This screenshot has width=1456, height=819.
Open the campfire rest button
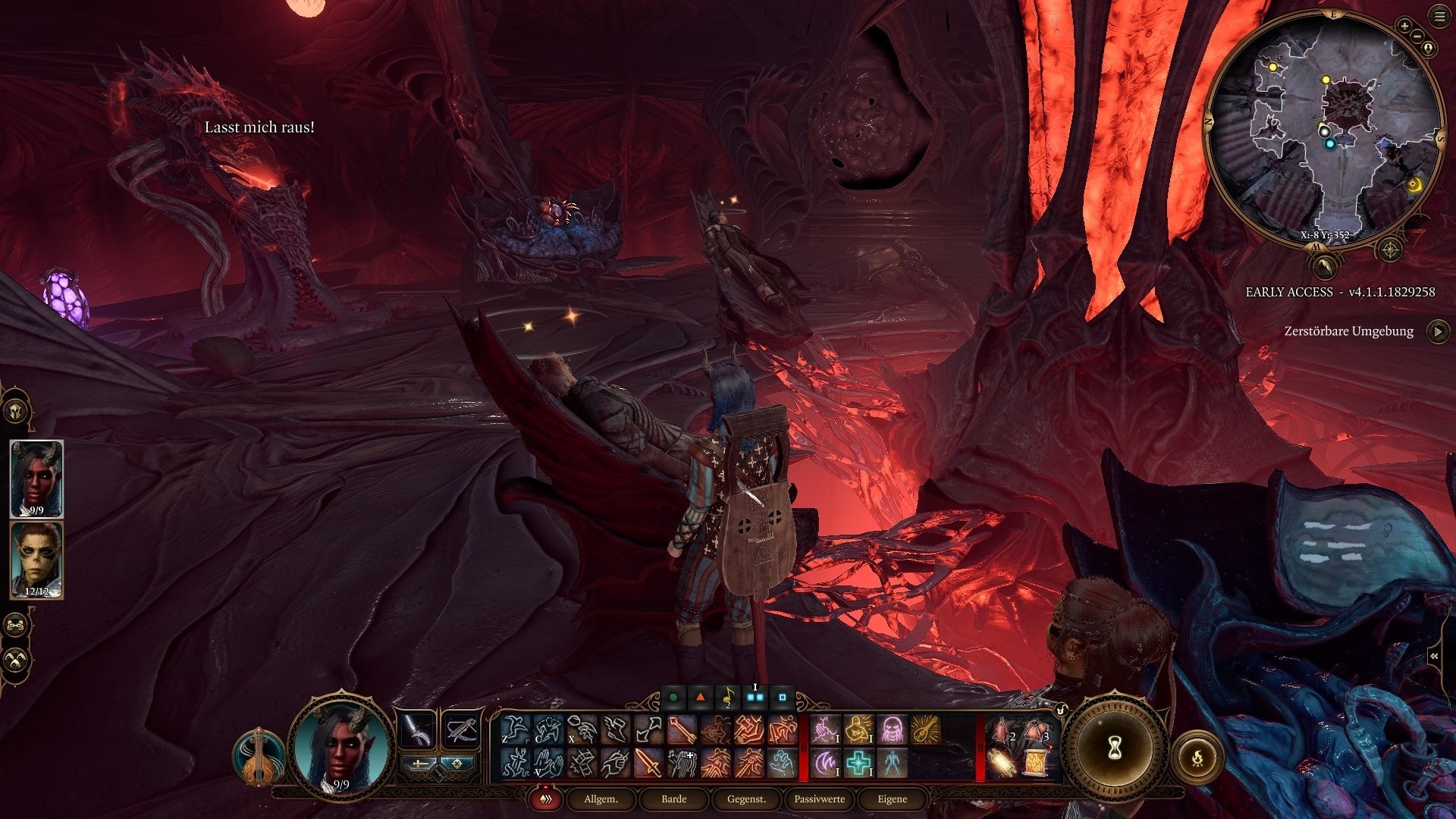(1197, 757)
